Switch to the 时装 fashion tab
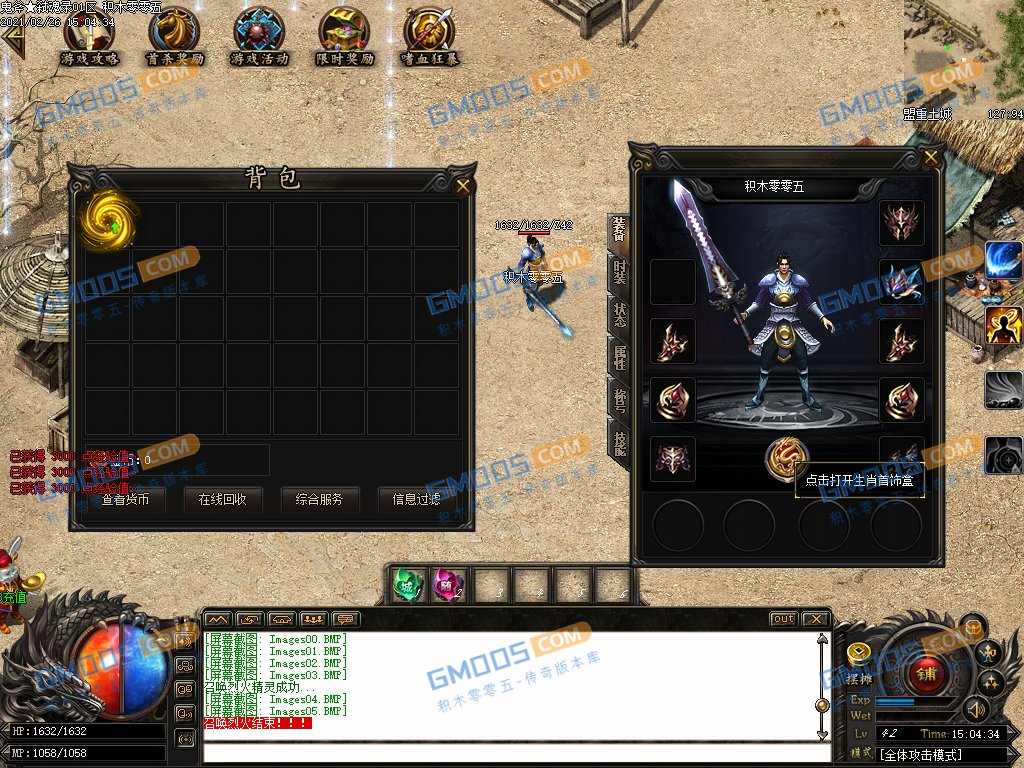The height and width of the screenshot is (768, 1024). point(619,270)
